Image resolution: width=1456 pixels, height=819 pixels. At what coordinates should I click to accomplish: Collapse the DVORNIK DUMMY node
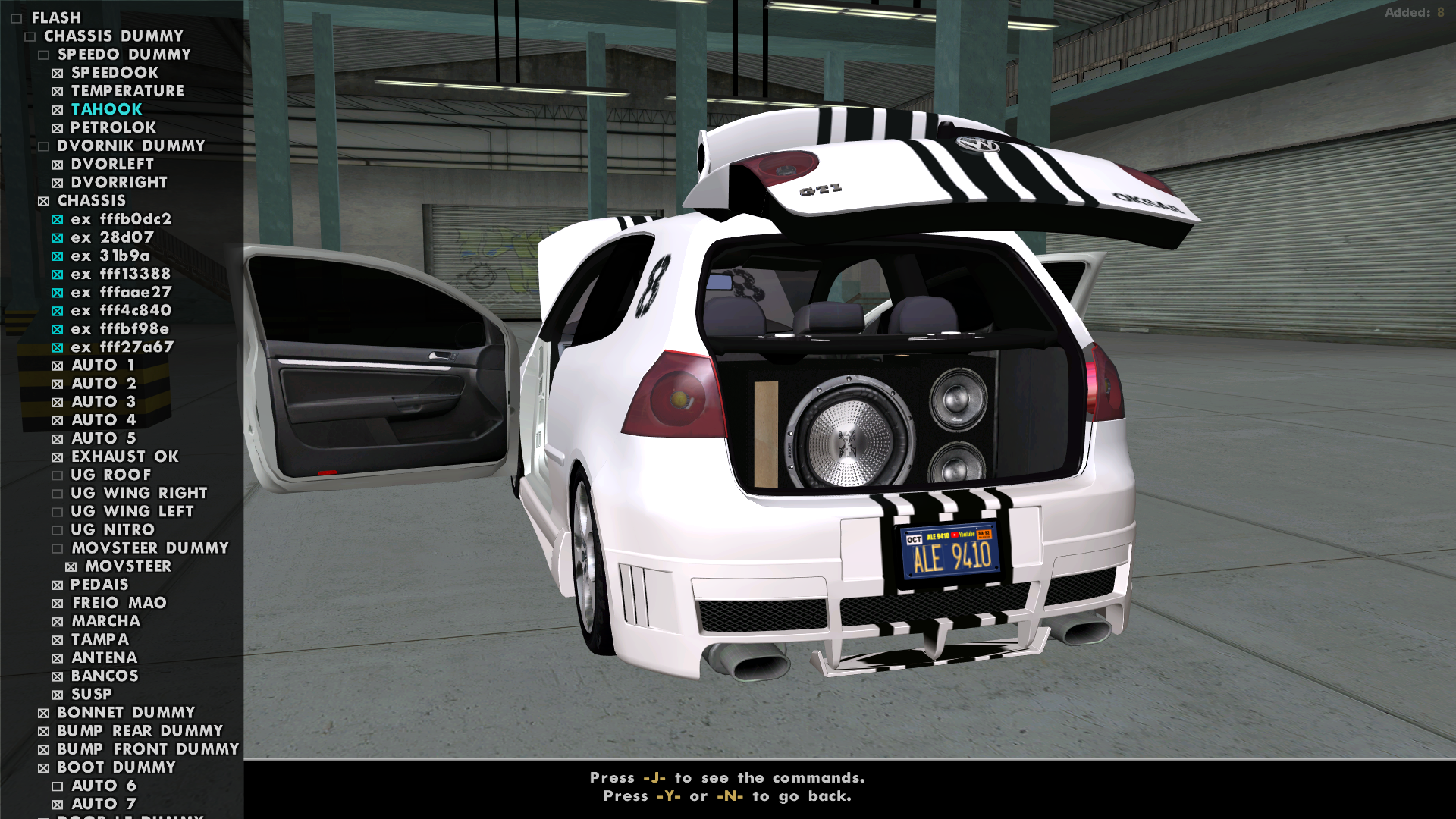(44, 146)
